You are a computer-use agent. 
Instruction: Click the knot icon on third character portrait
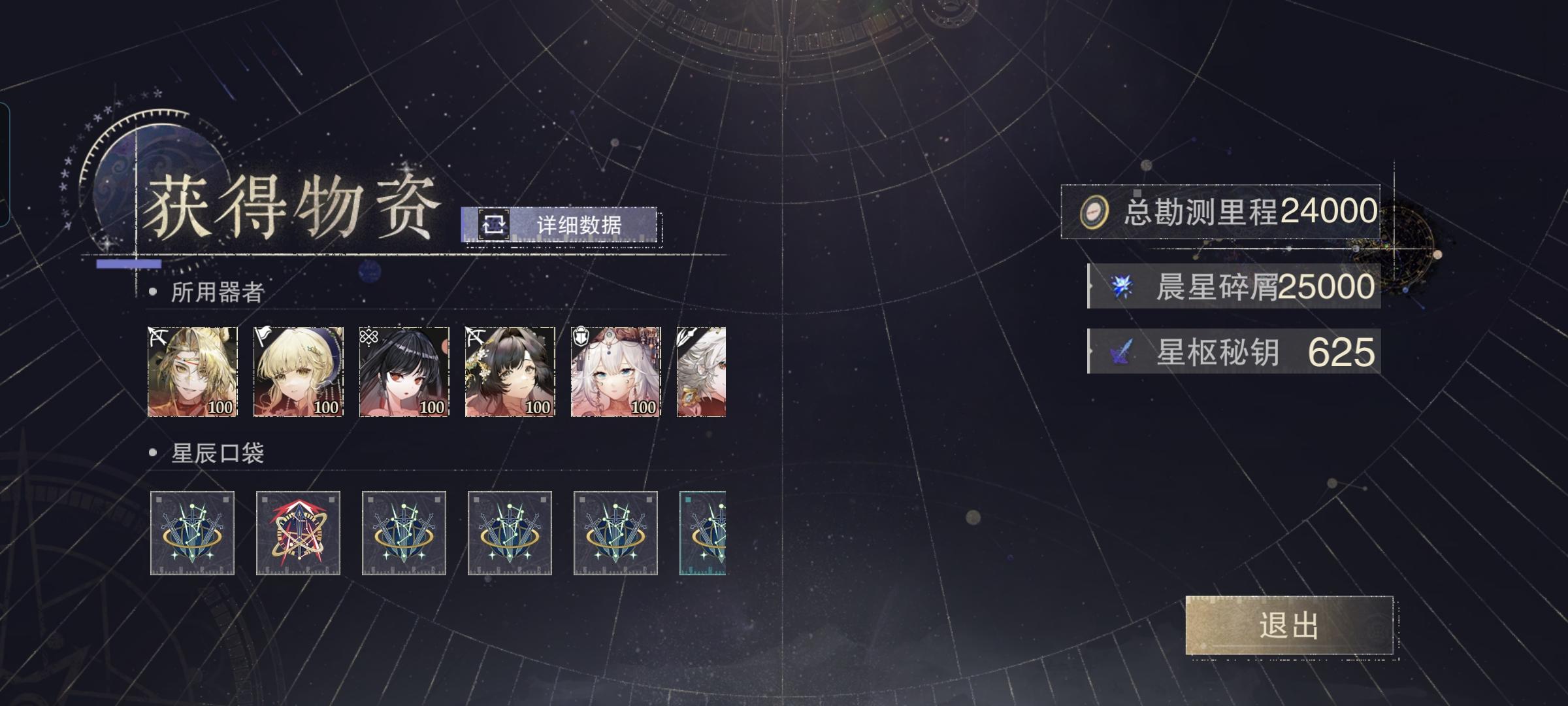coord(368,335)
